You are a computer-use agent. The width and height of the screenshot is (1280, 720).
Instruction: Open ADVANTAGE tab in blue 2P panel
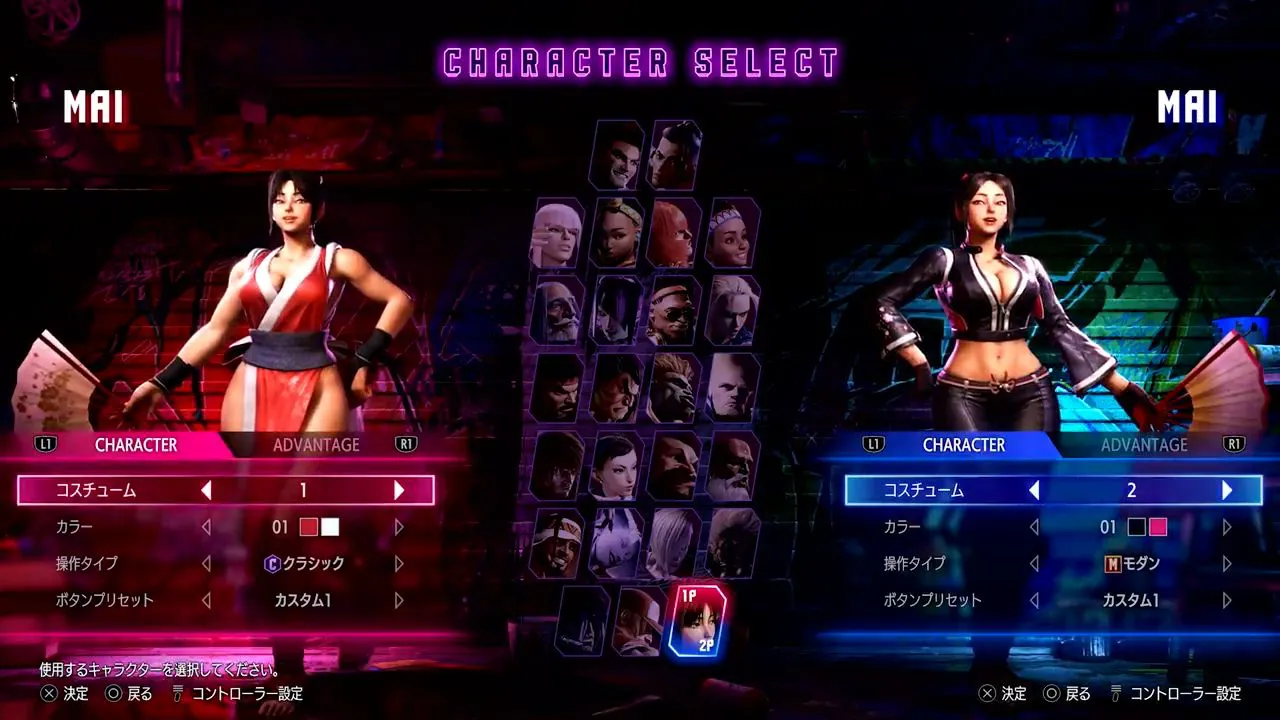pyautogui.click(x=1144, y=445)
